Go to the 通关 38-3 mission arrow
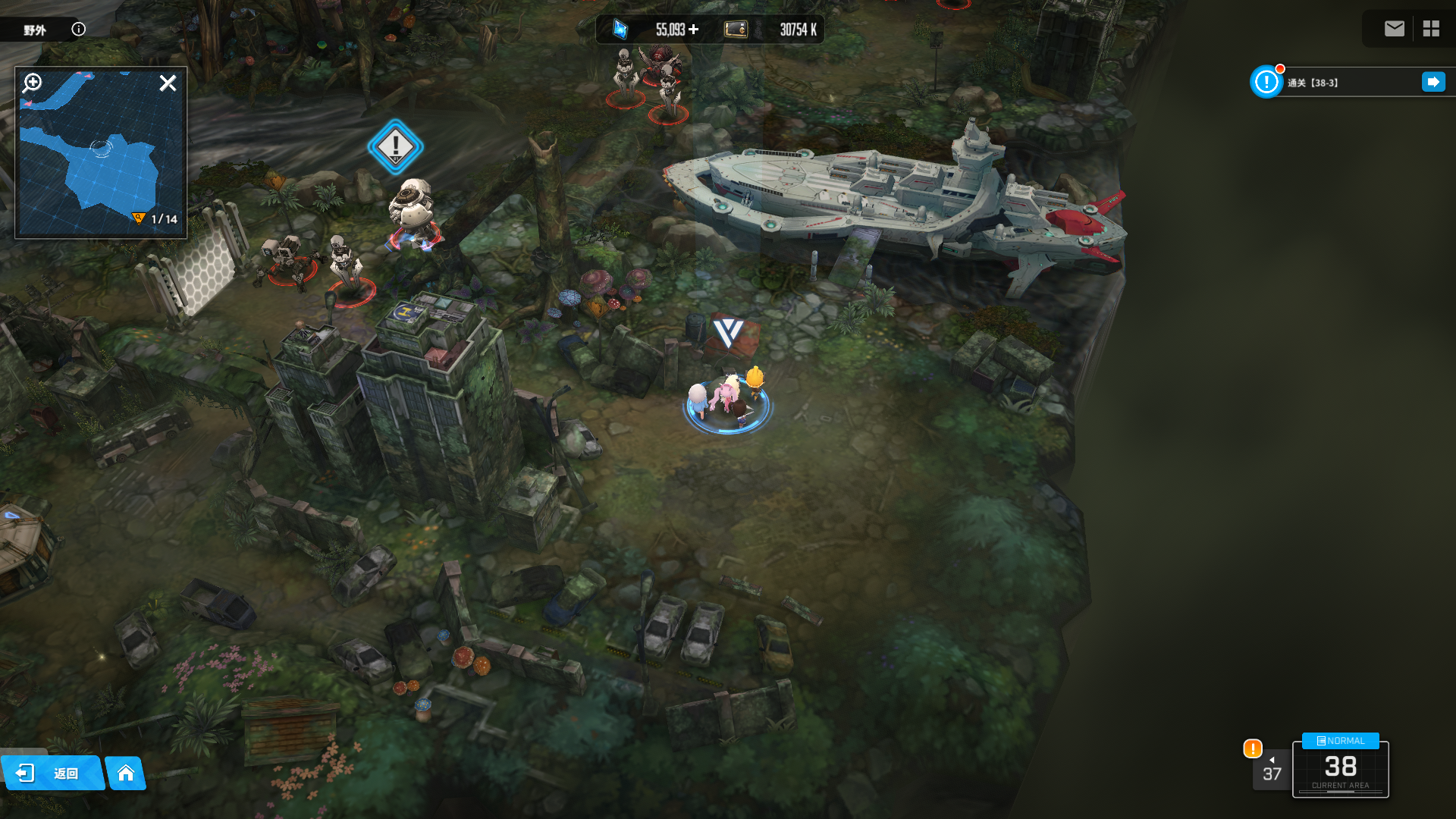The height and width of the screenshot is (819, 1456). tap(1433, 82)
